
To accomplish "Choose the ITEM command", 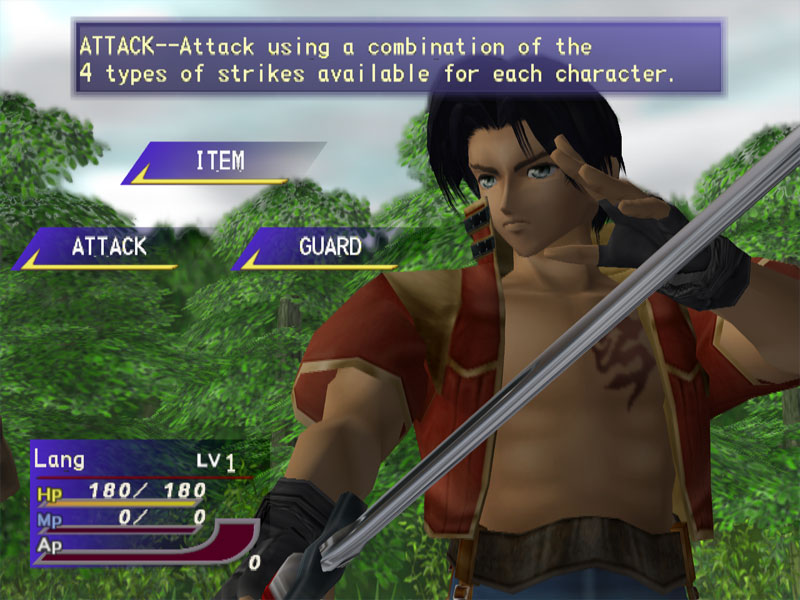I will pos(220,161).
